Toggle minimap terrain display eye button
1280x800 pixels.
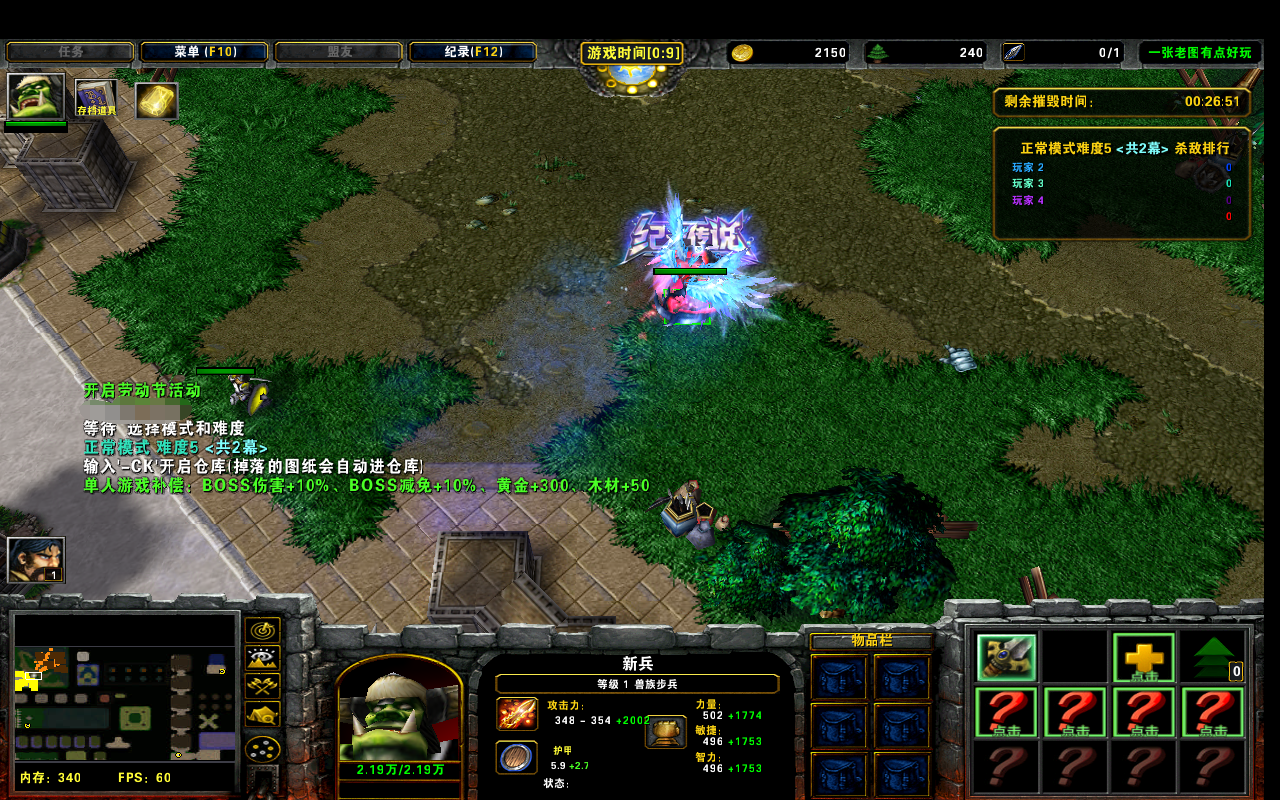263,658
